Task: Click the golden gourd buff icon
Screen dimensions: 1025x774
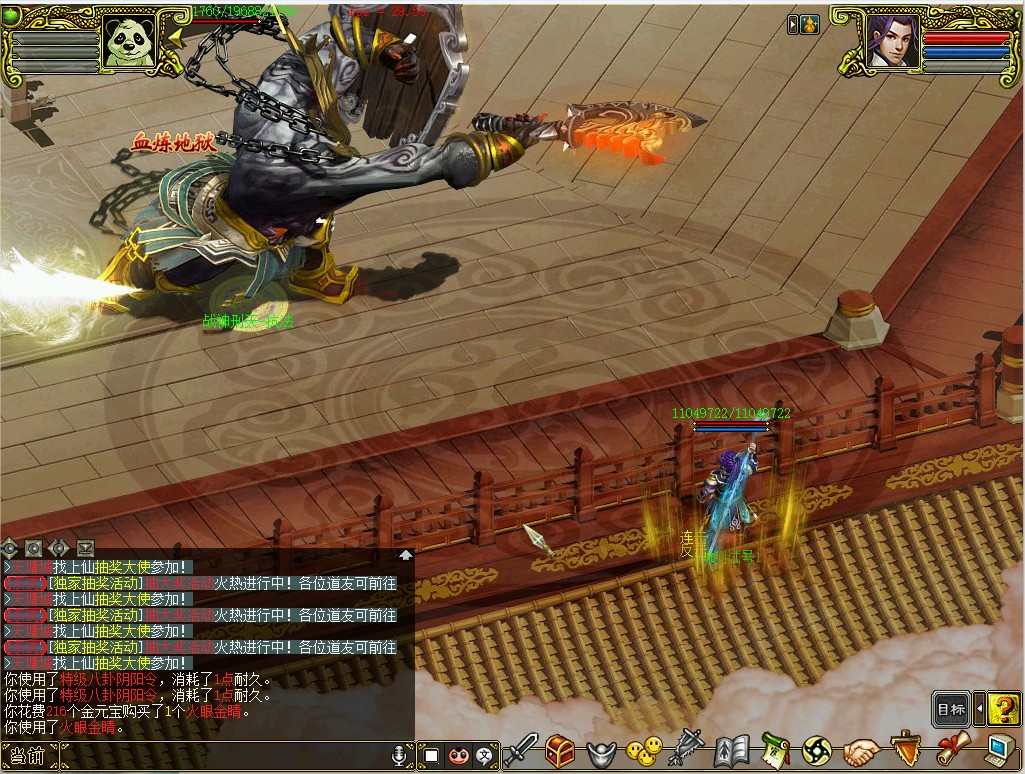Action: [809, 24]
